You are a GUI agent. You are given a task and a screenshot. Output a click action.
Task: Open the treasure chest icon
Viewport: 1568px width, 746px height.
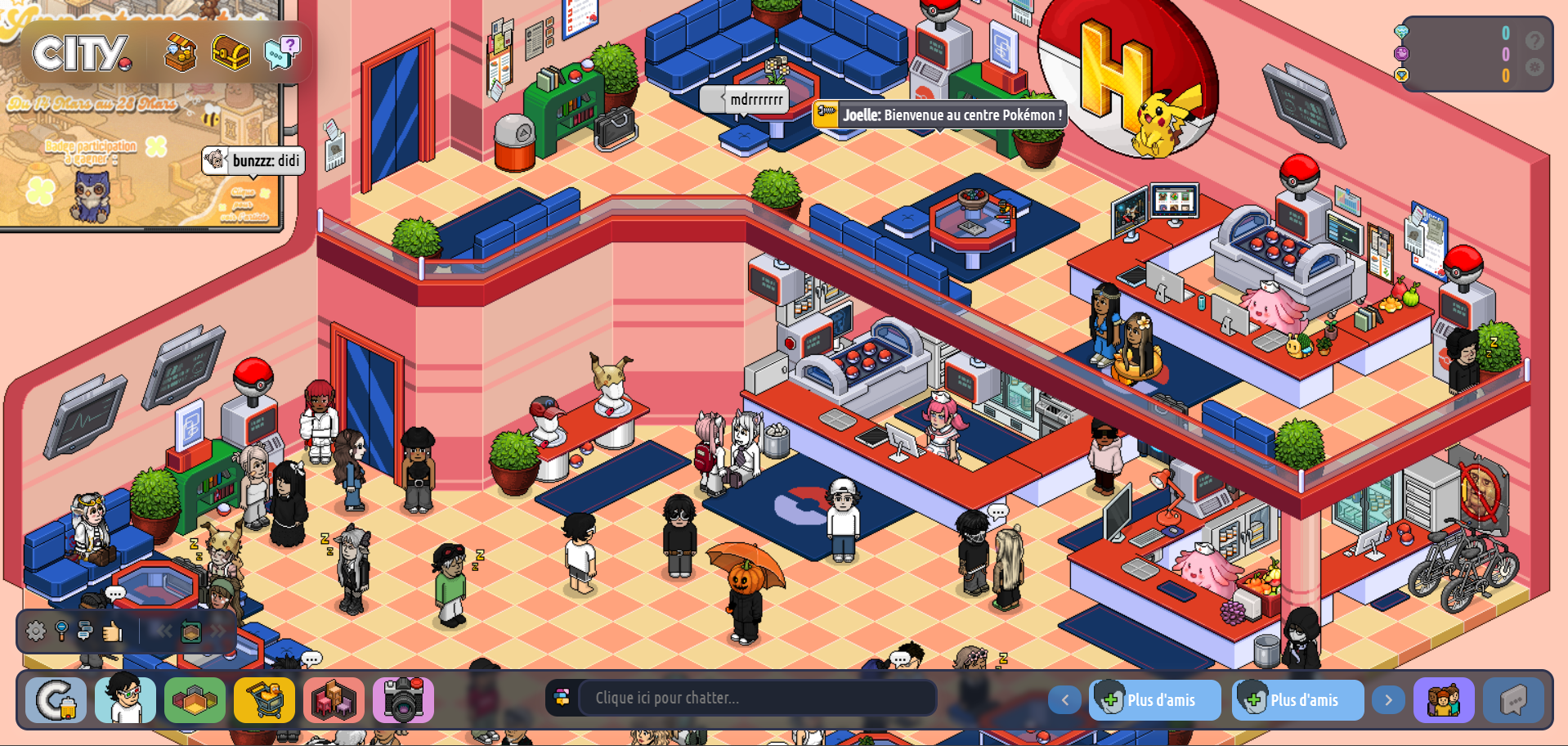(x=231, y=53)
